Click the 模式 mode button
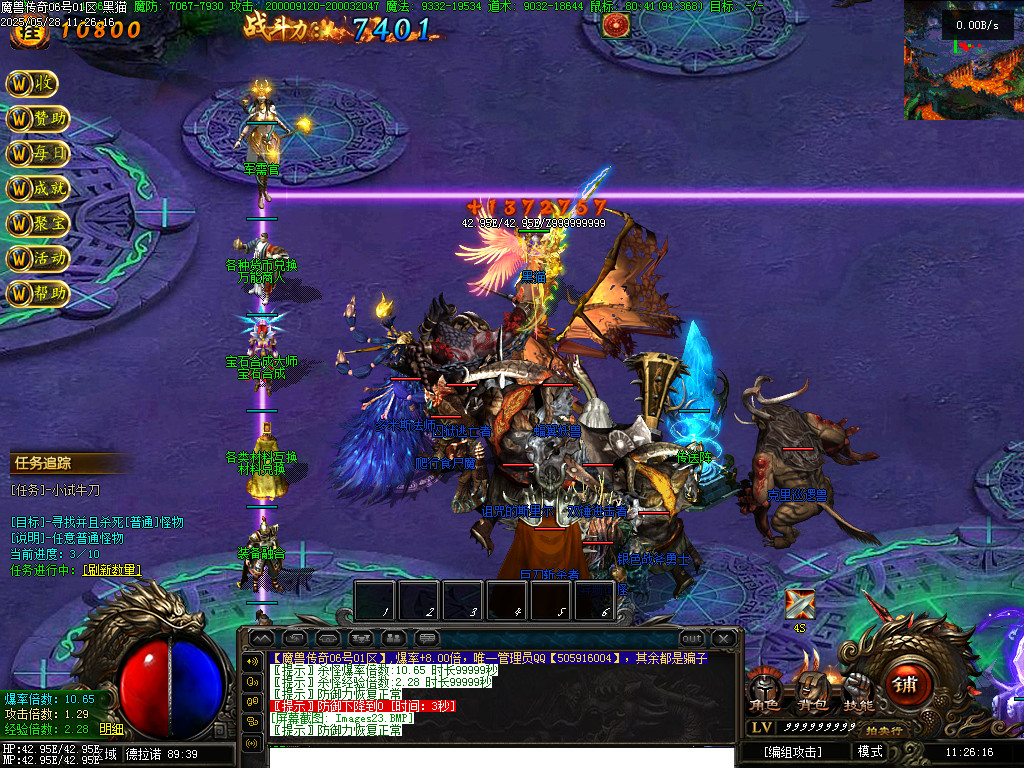 tap(870, 751)
